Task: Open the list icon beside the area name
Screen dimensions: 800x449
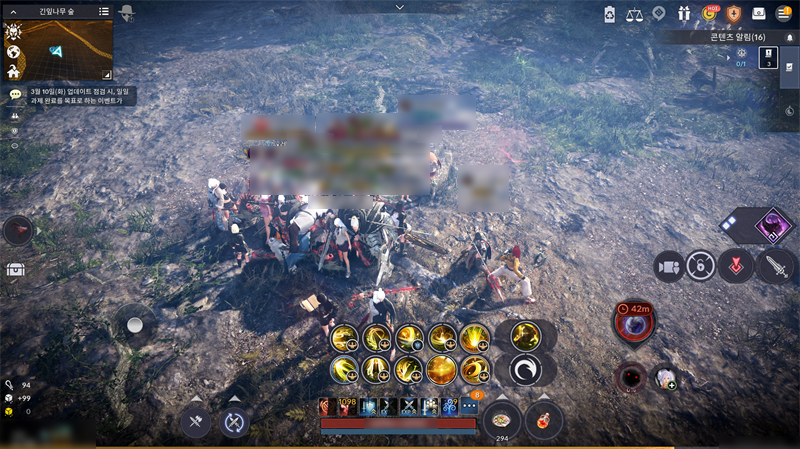Action: coord(104,11)
